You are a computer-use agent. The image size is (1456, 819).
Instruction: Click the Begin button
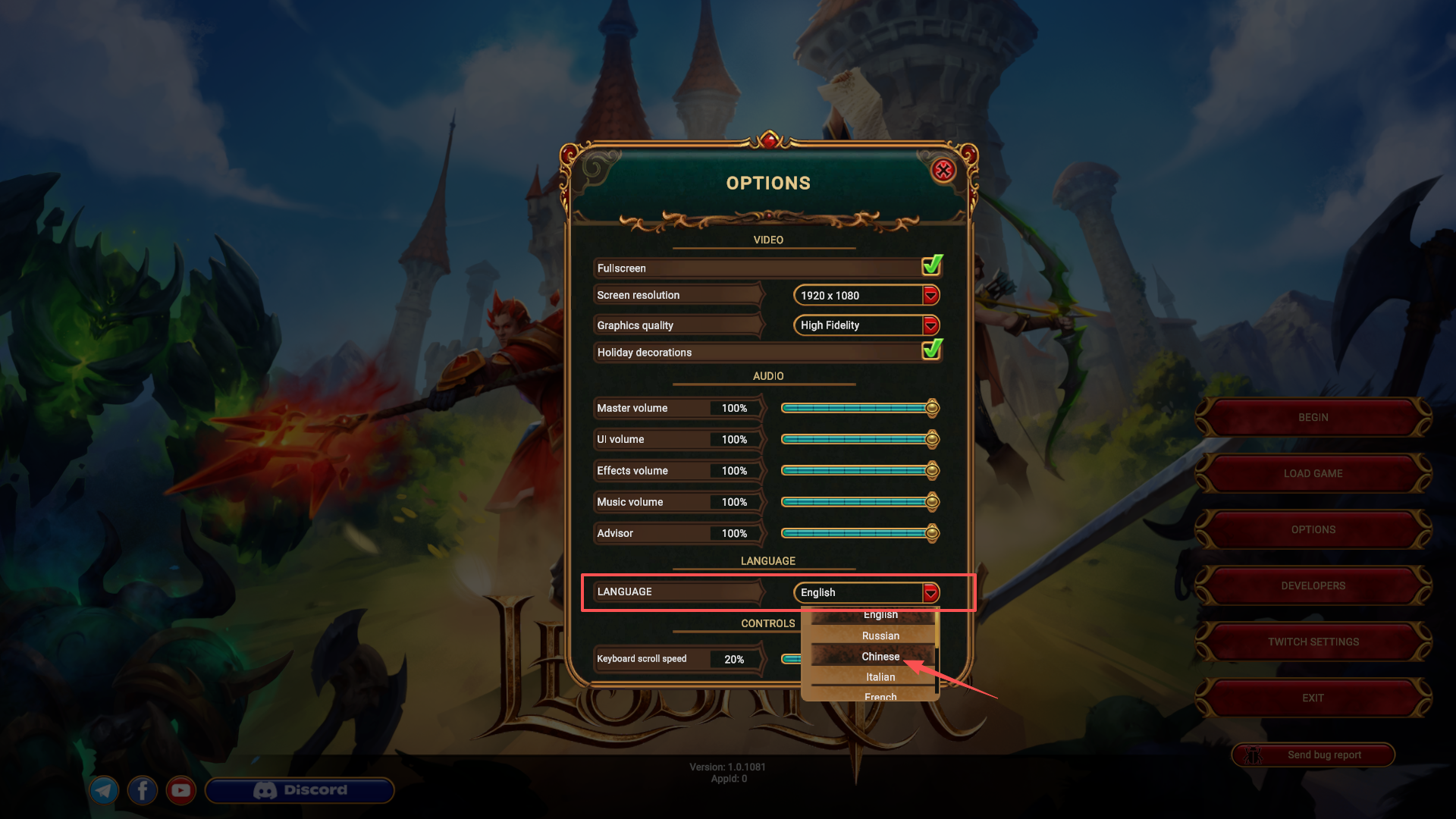(1313, 417)
